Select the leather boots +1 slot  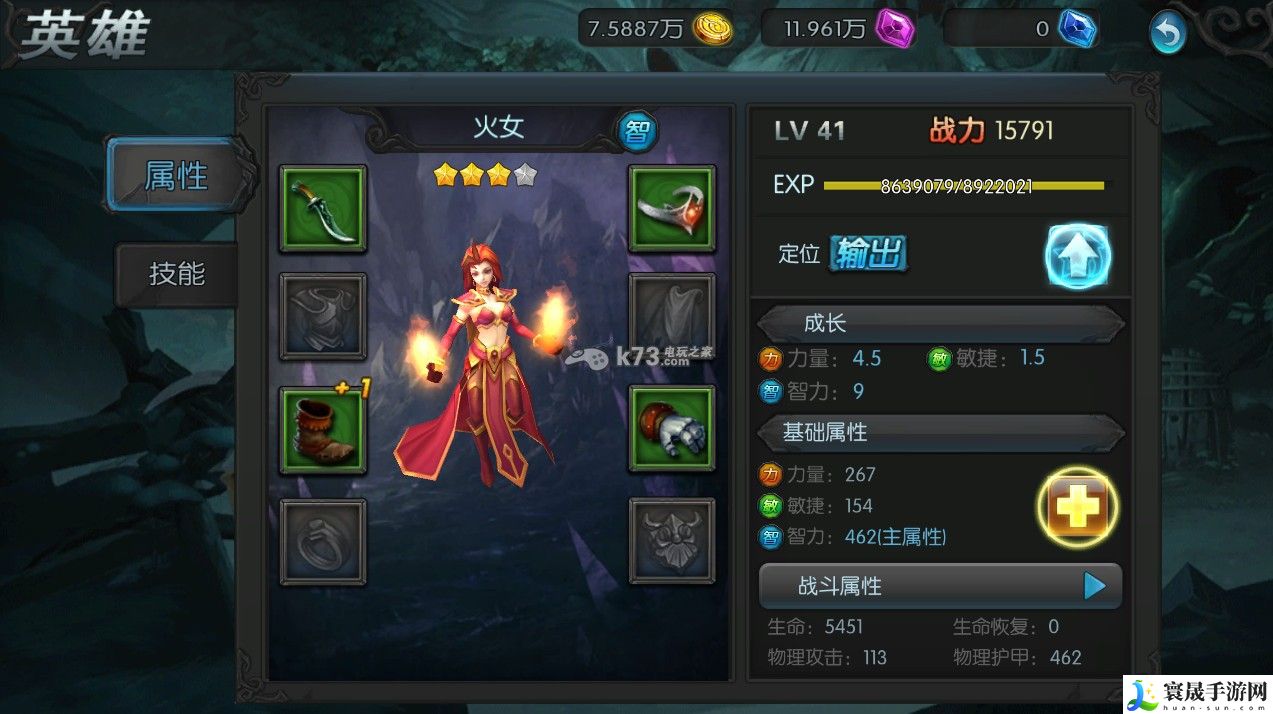pyautogui.click(x=322, y=430)
